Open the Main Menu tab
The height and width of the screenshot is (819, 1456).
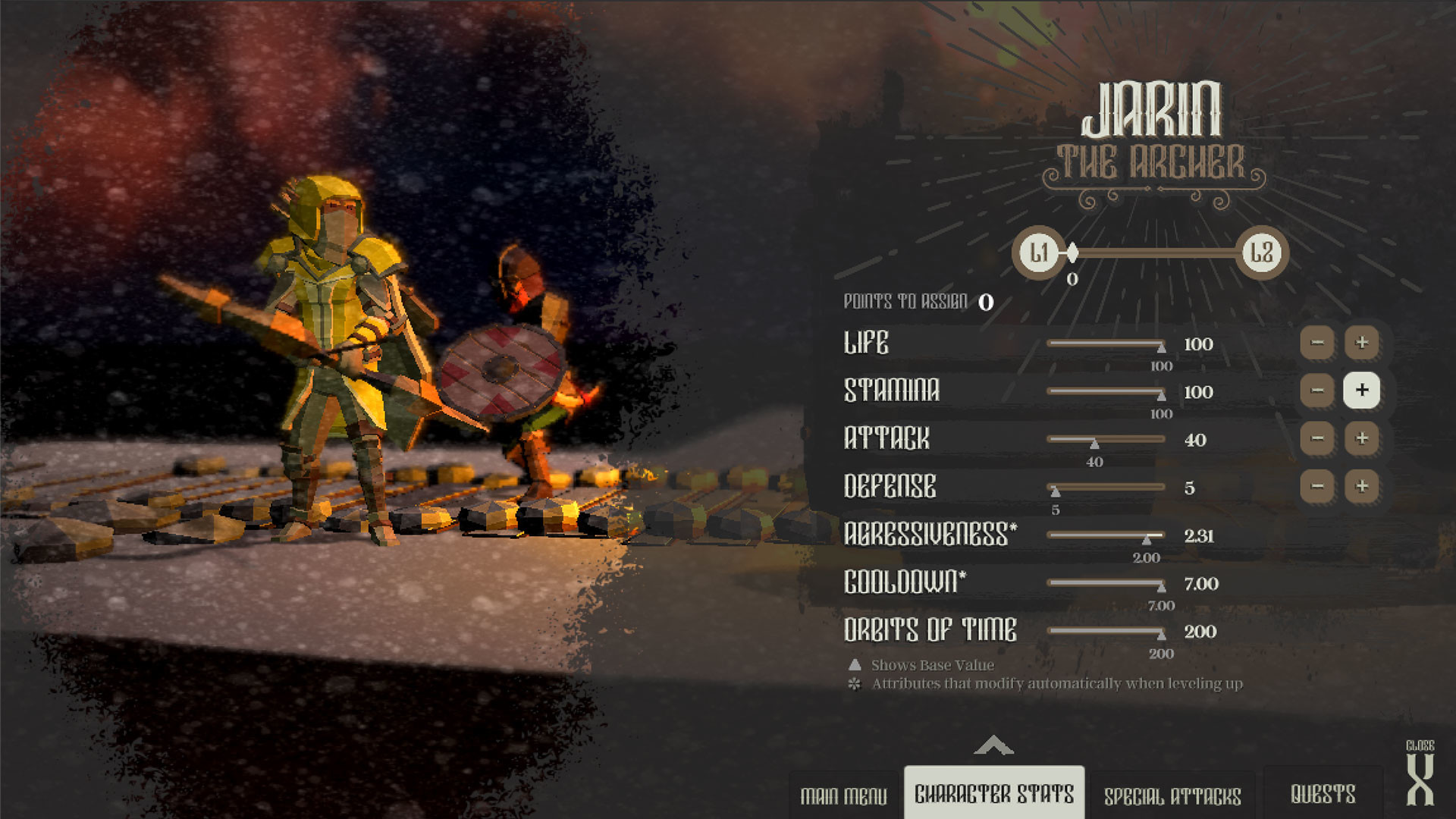click(843, 795)
